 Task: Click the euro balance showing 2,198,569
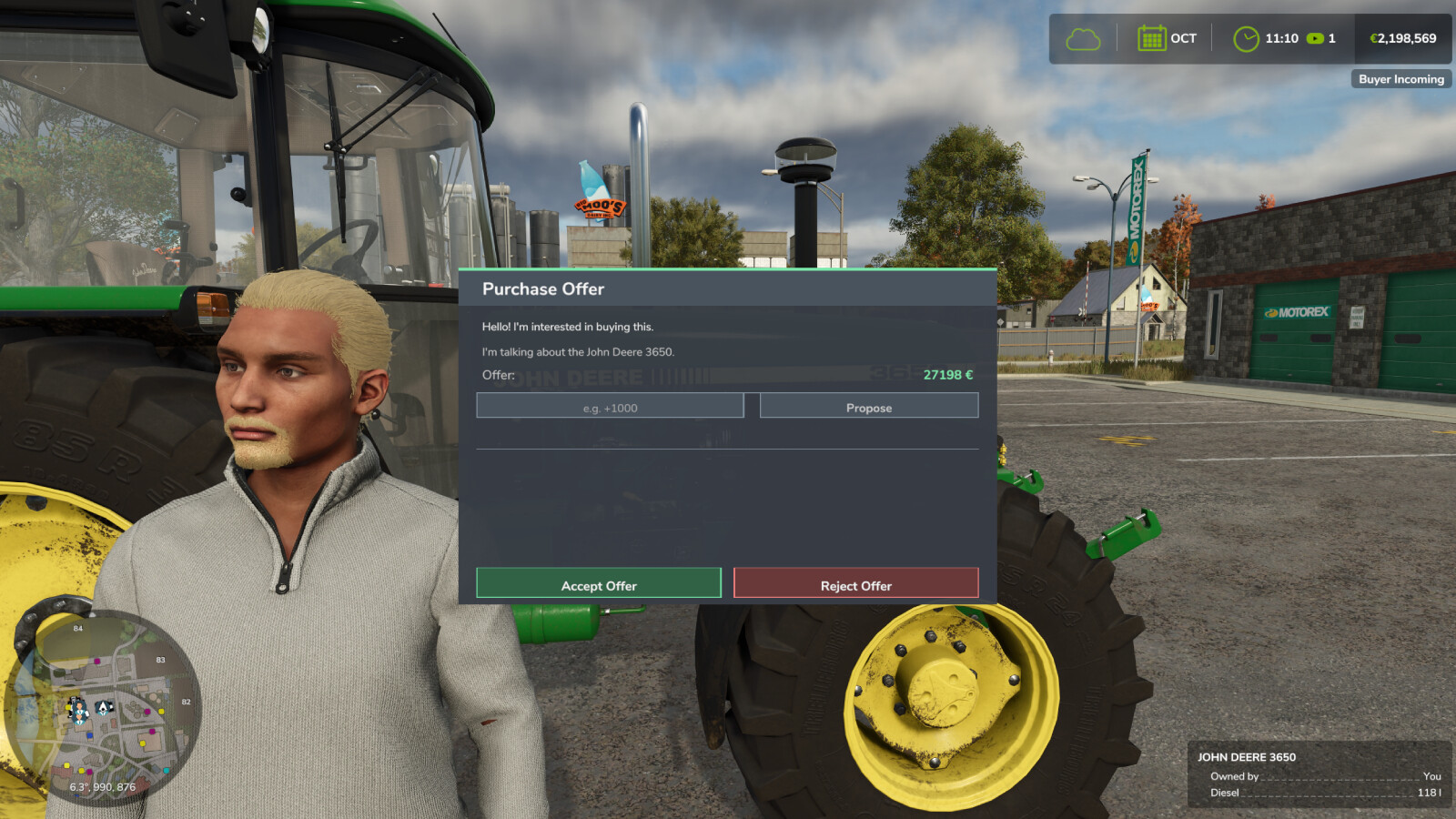coord(1401,38)
